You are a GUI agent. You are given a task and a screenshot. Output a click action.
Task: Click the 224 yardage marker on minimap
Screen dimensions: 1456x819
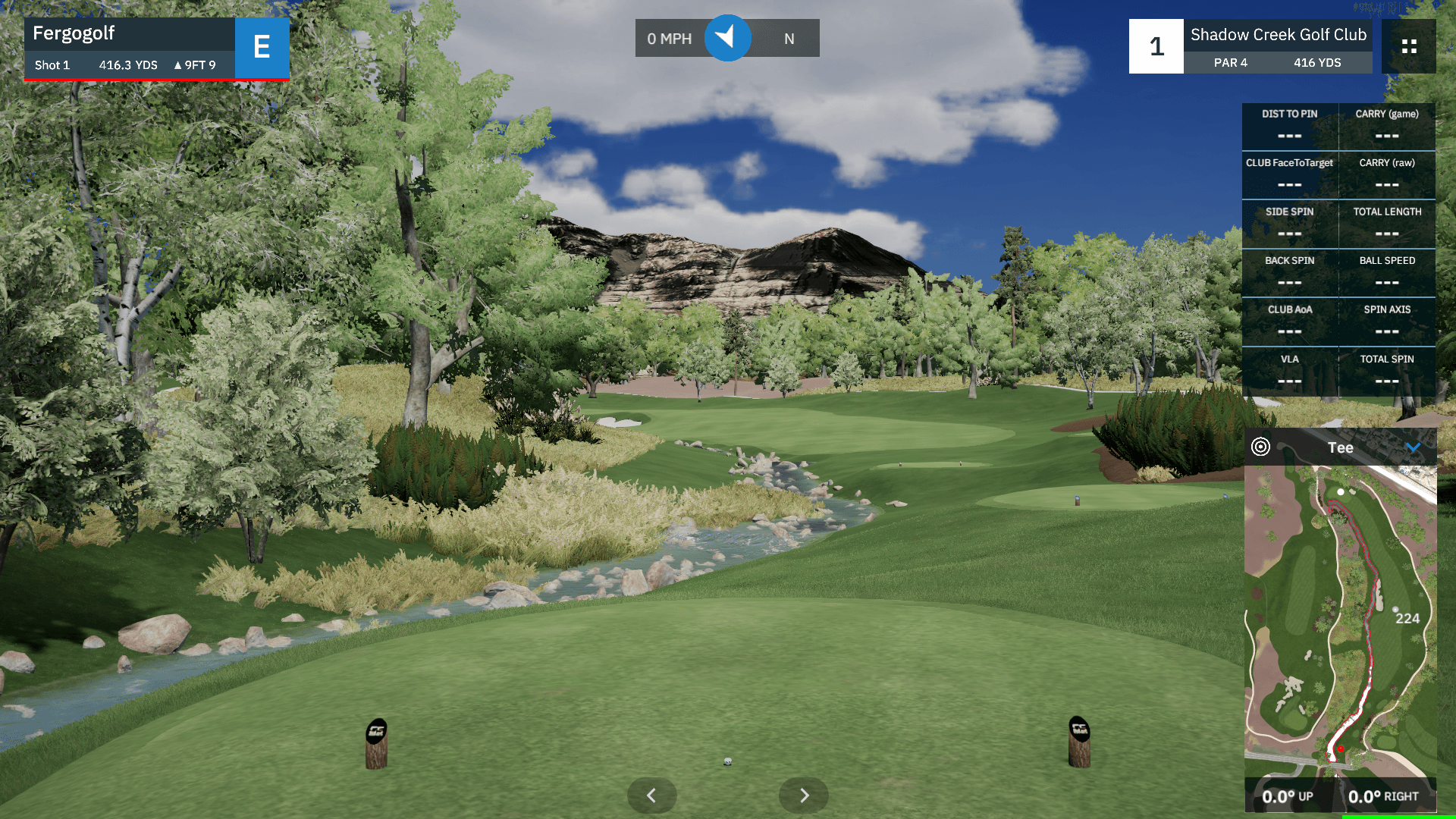[1408, 619]
